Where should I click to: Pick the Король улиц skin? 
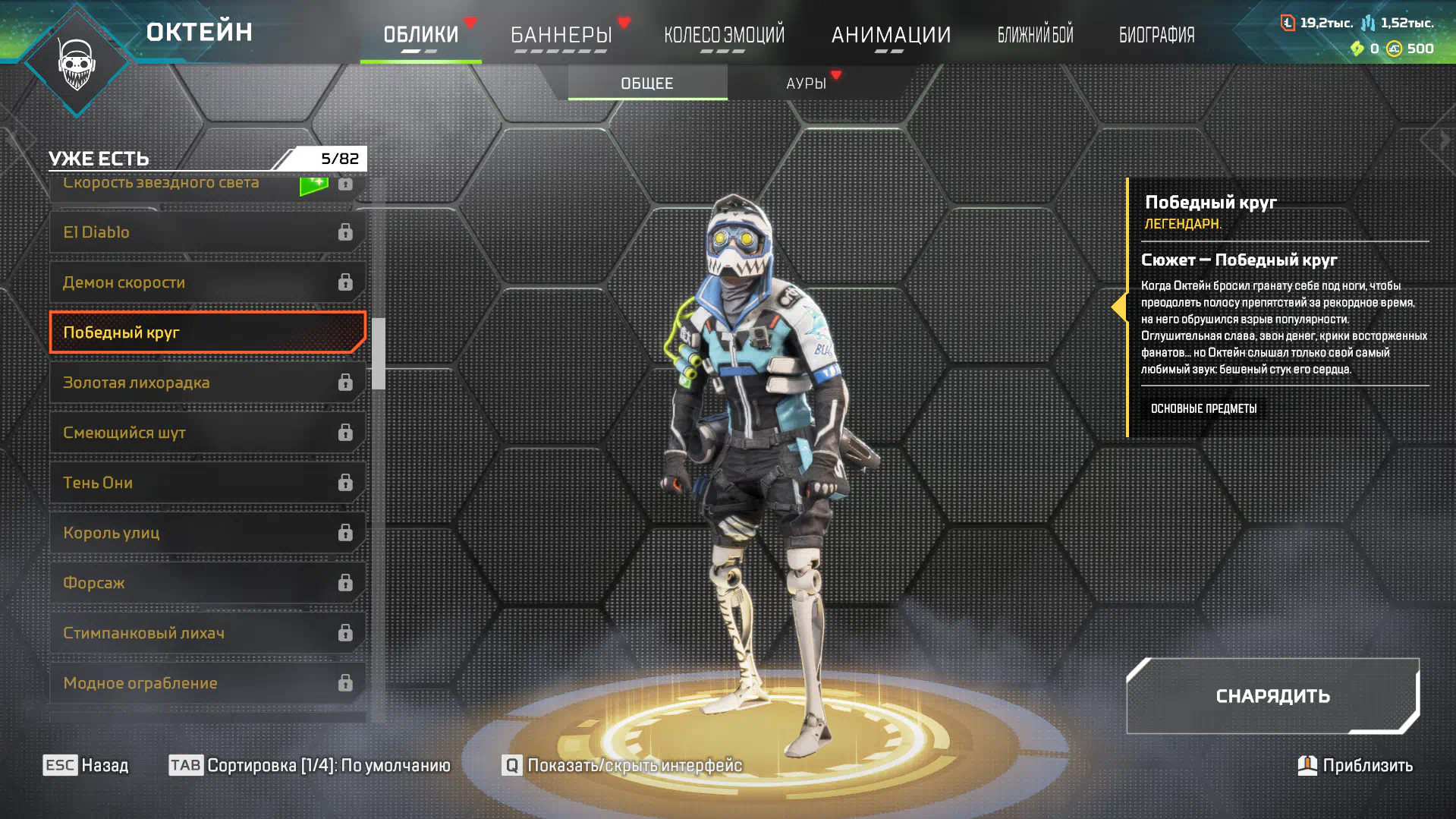click(206, 533)
